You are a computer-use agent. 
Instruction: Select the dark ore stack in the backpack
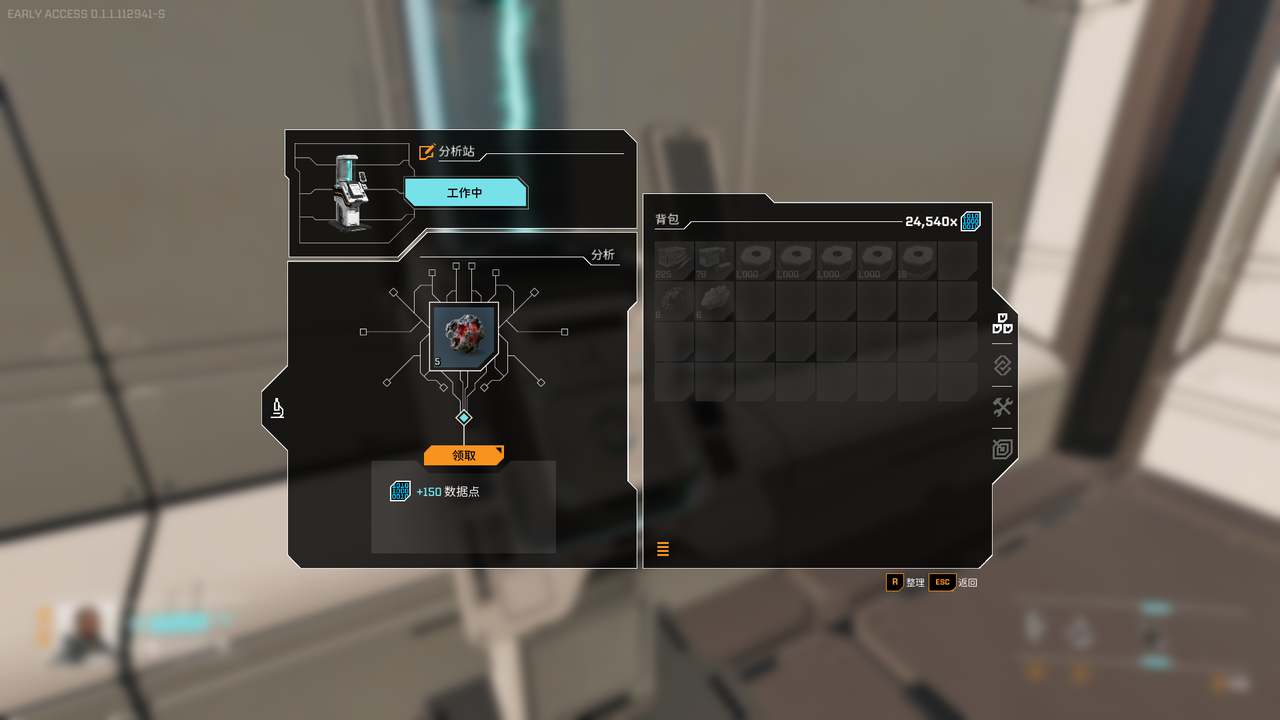click(674, 300)
